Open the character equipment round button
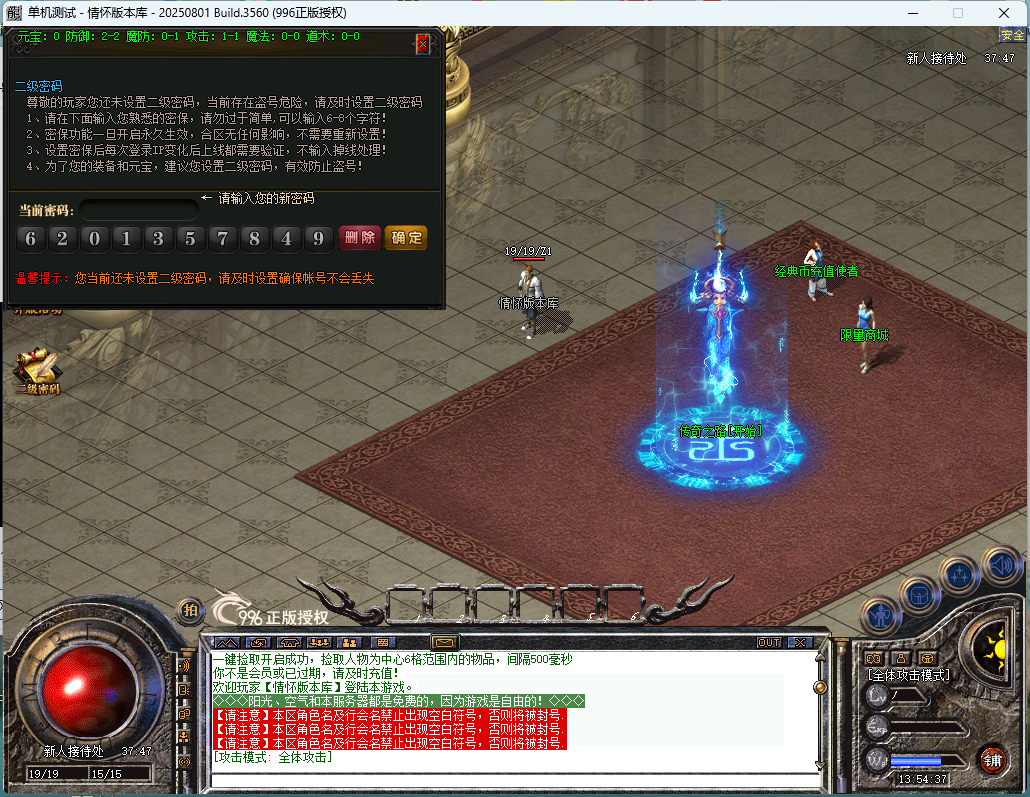The width and height of the screenshot is (1030, 797). tap(881, 615)
